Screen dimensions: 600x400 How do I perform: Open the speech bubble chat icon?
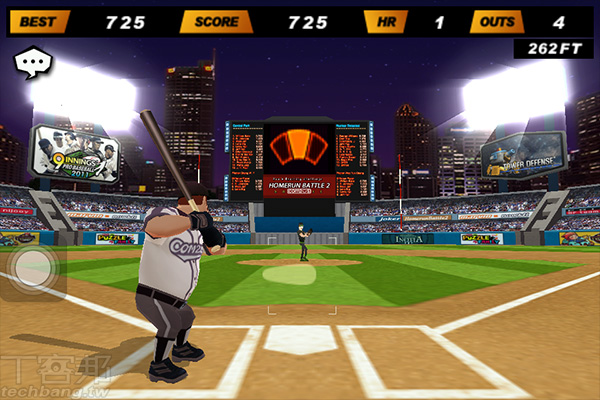(x=33, y=62)
